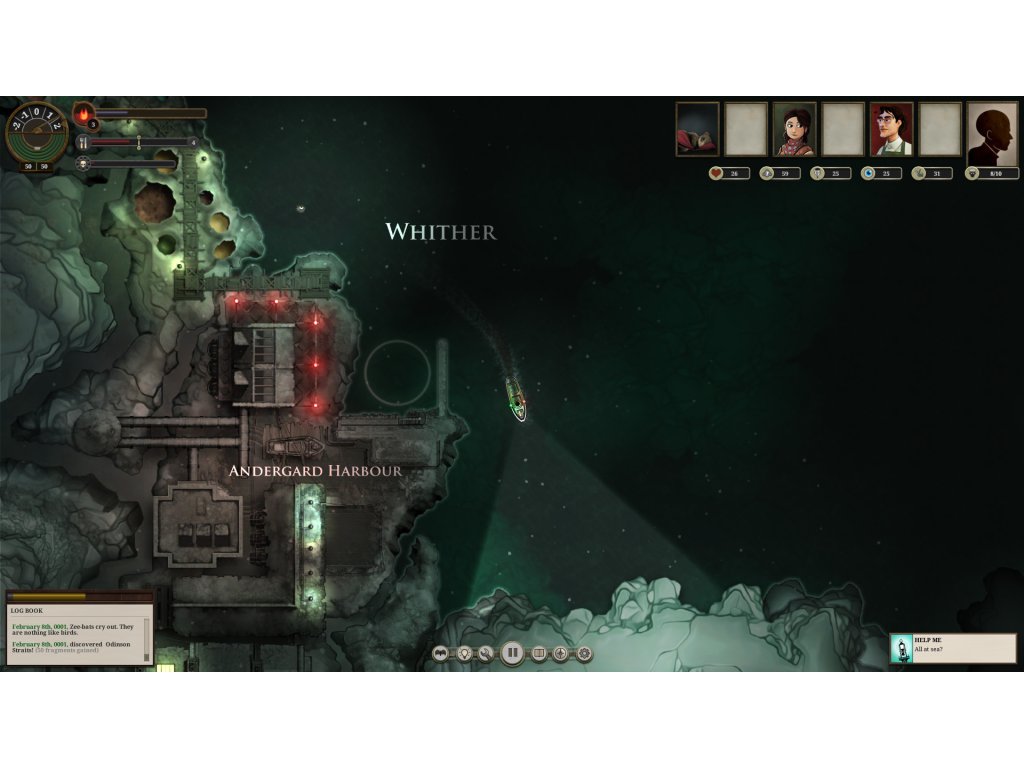The height and width of the screenshot is (768, 1024).
Task: Click the engine speed telegraph dial
Action: pos(37,131)
